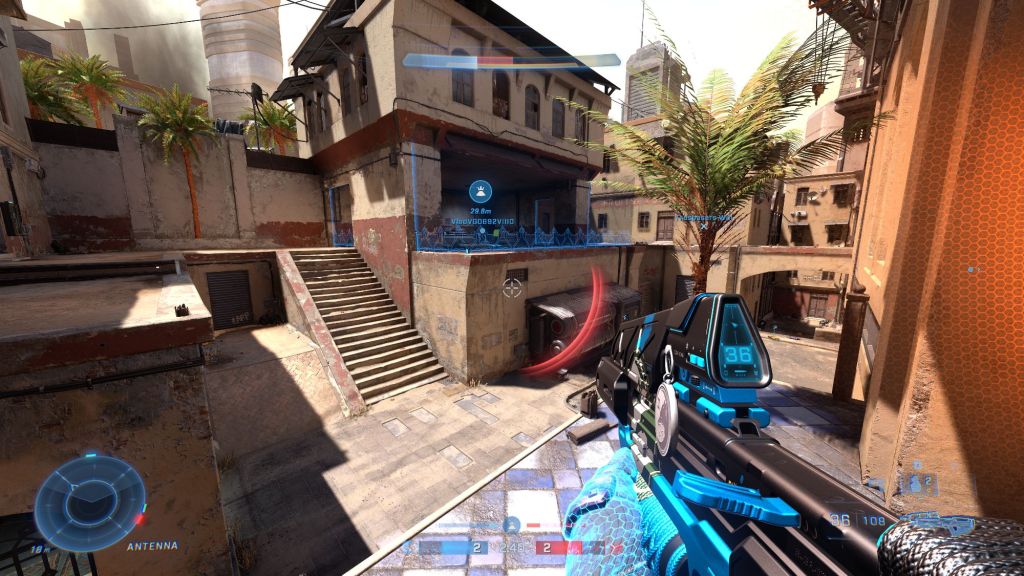Viewport: 1024px width, 576px height.
Task: Click the circular motion tracker radar
Action: 90,503
